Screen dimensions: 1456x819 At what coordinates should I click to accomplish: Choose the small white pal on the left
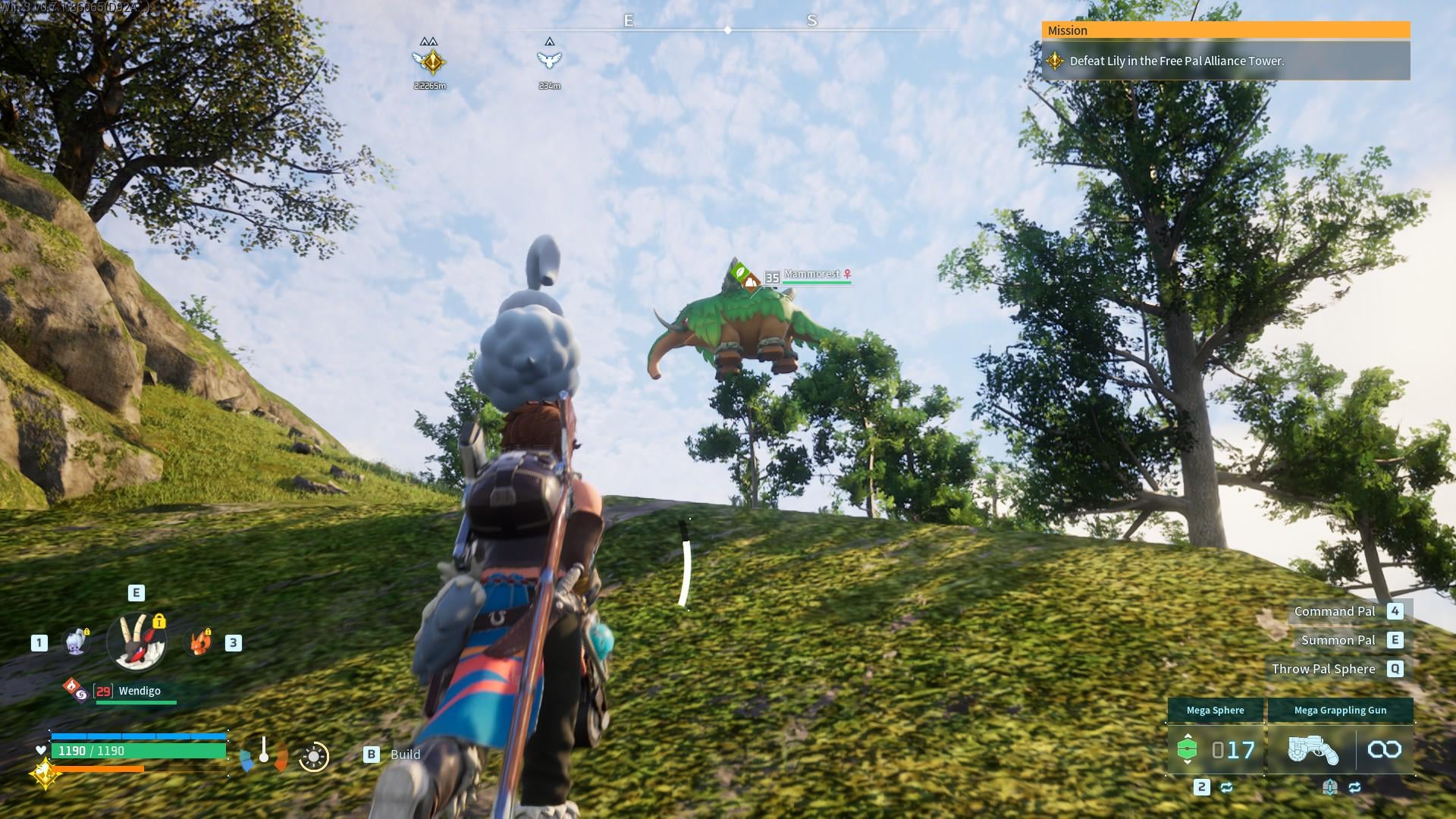point(76,642)
